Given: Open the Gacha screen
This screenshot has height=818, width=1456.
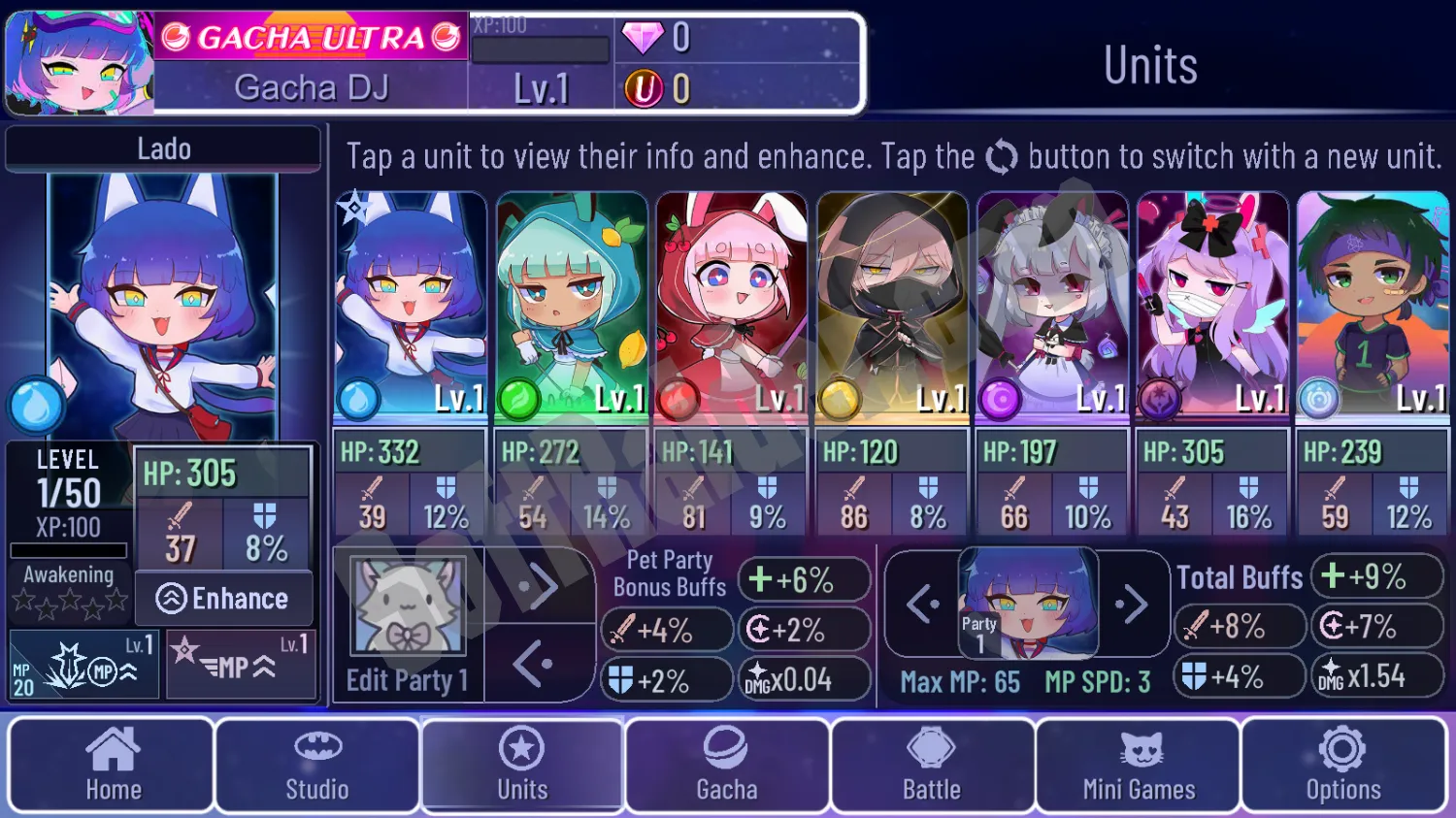Looking at the screenshot, I should point(727,765).
